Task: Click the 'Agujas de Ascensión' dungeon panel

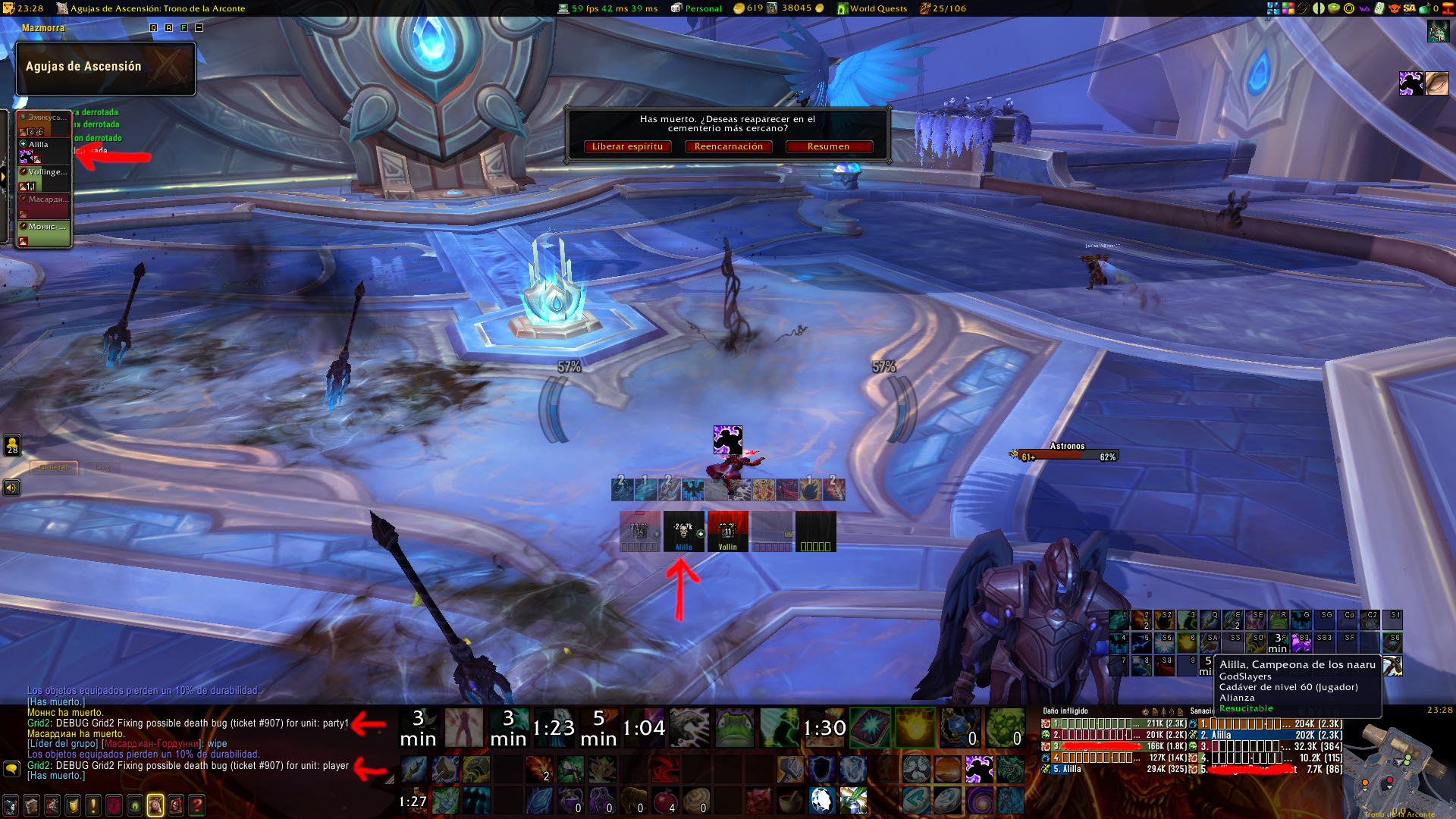Action: pyautogui.click(x=105, y=67)
